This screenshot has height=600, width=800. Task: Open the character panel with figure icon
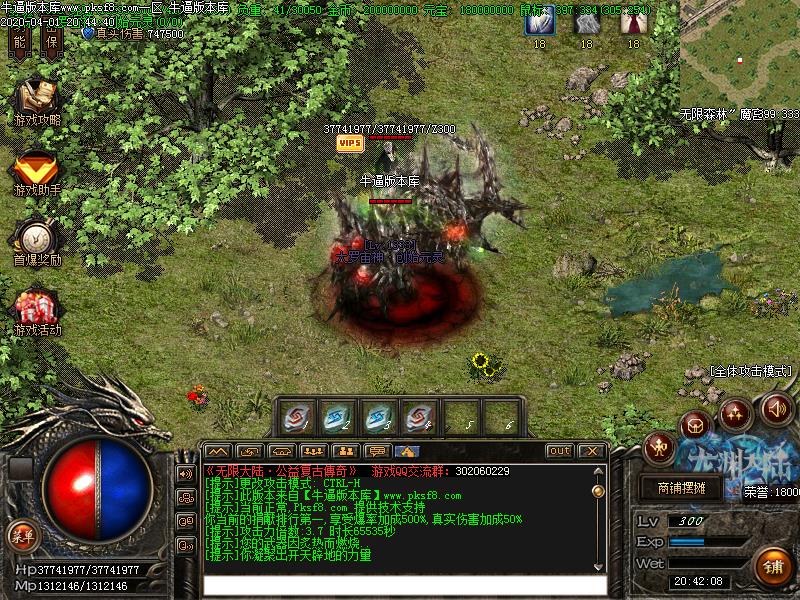[x=659, y=446]
